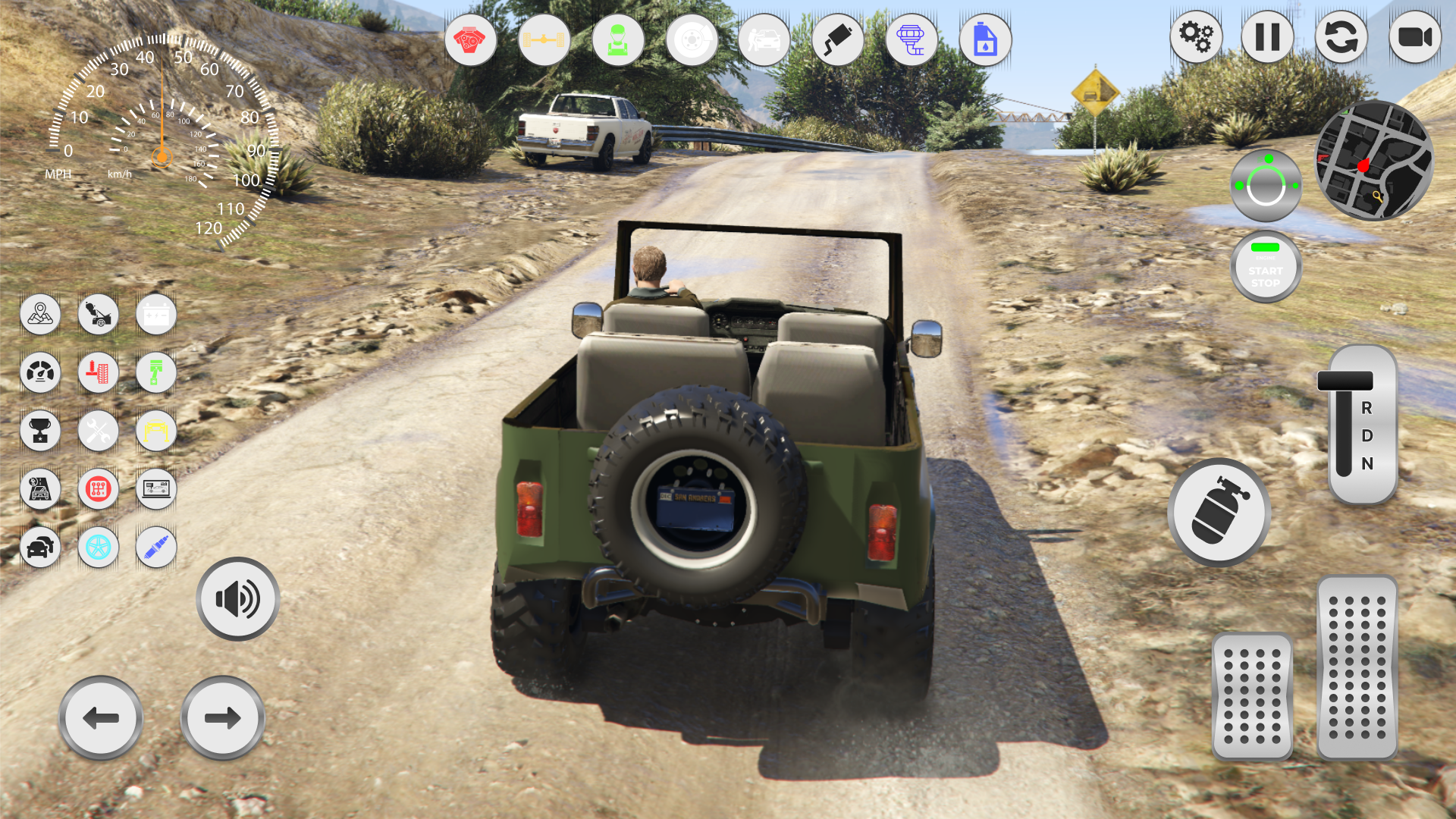Select the brake disc icon

691,39
